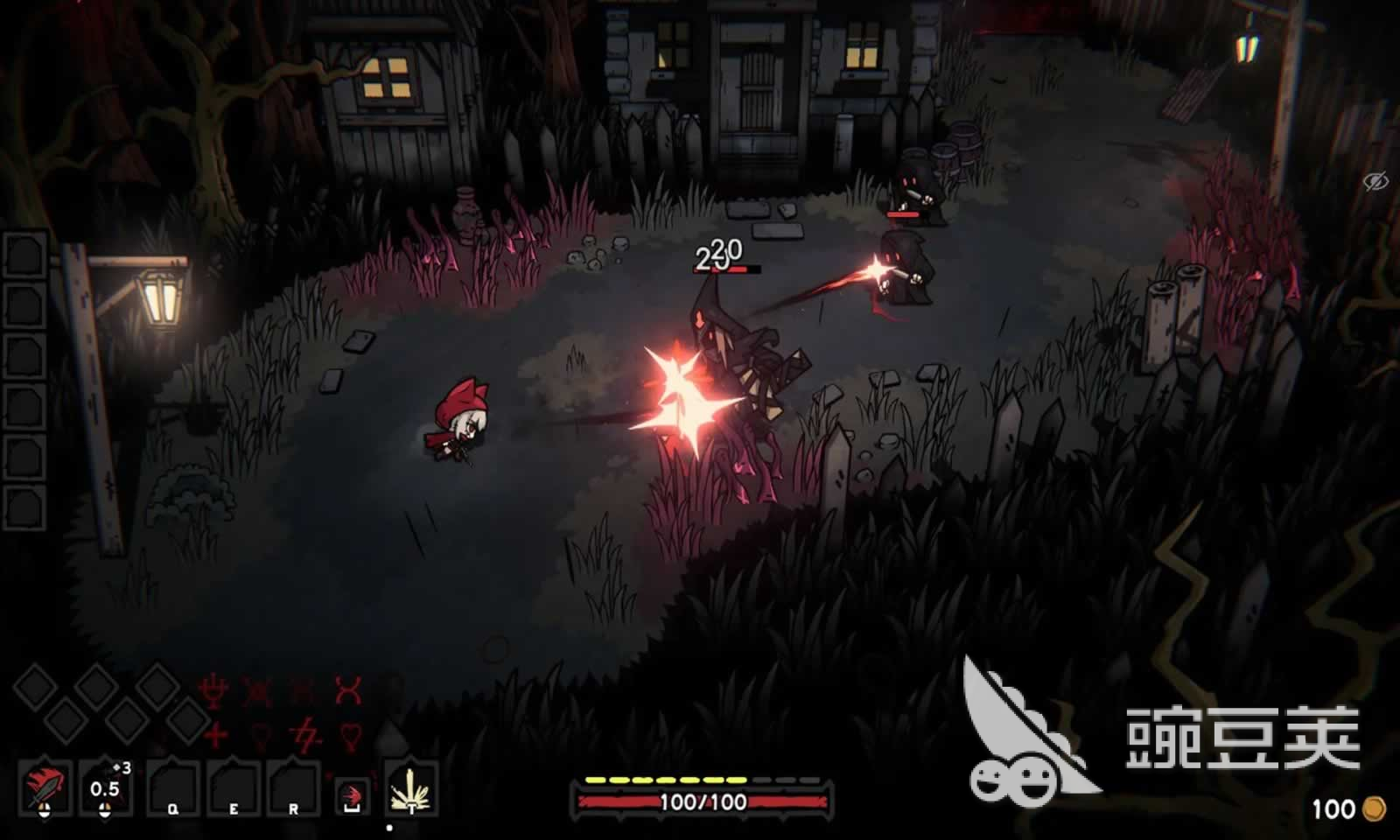Toggle the crossed-out eye visibility icon
The image size is (1400, 840).
pos(1375,182)
